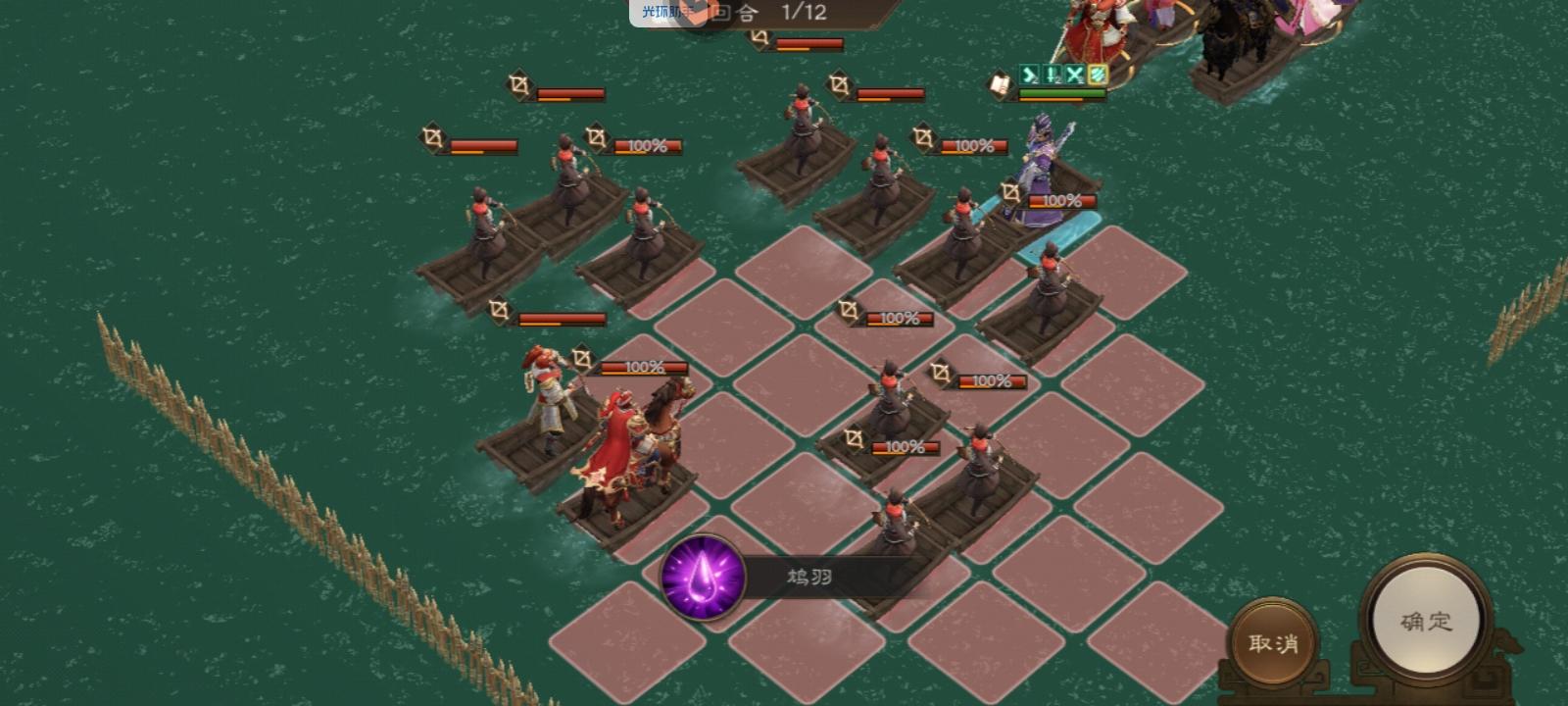
Task: Click the enemy general's green health bar
Action: [1061, 93]
